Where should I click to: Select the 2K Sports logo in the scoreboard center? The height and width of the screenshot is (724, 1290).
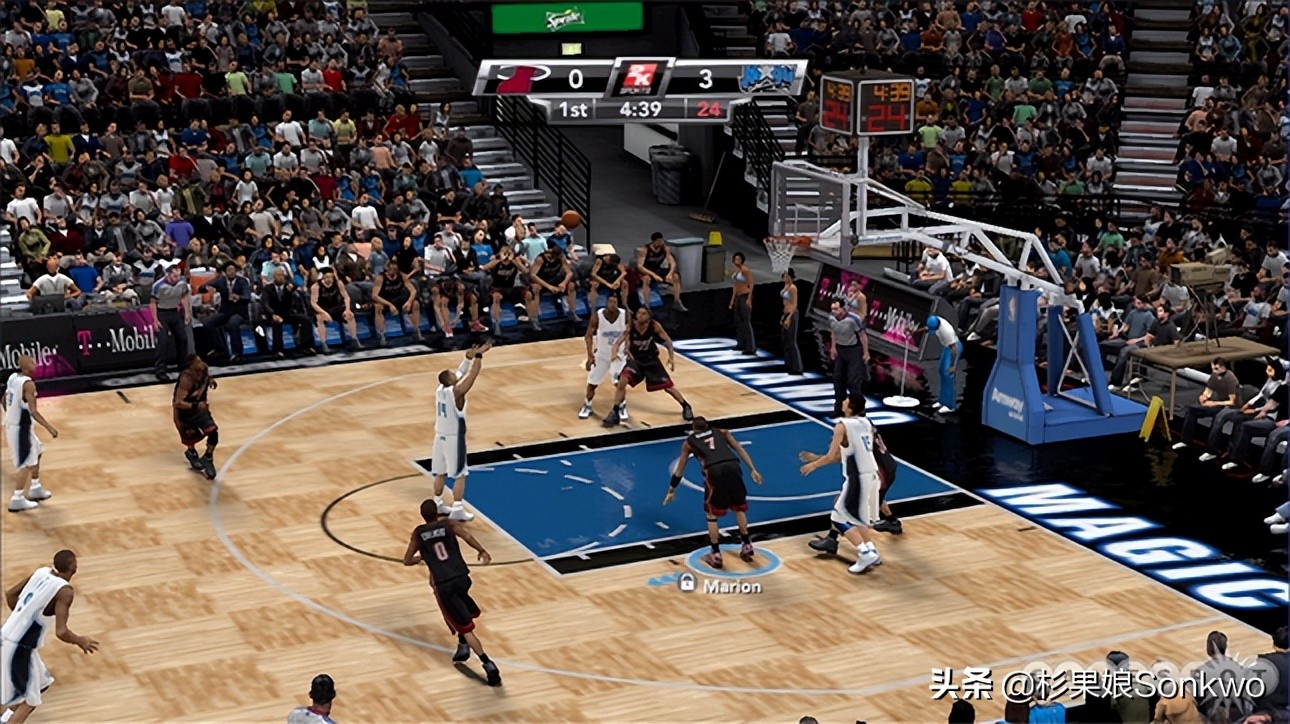639,77
